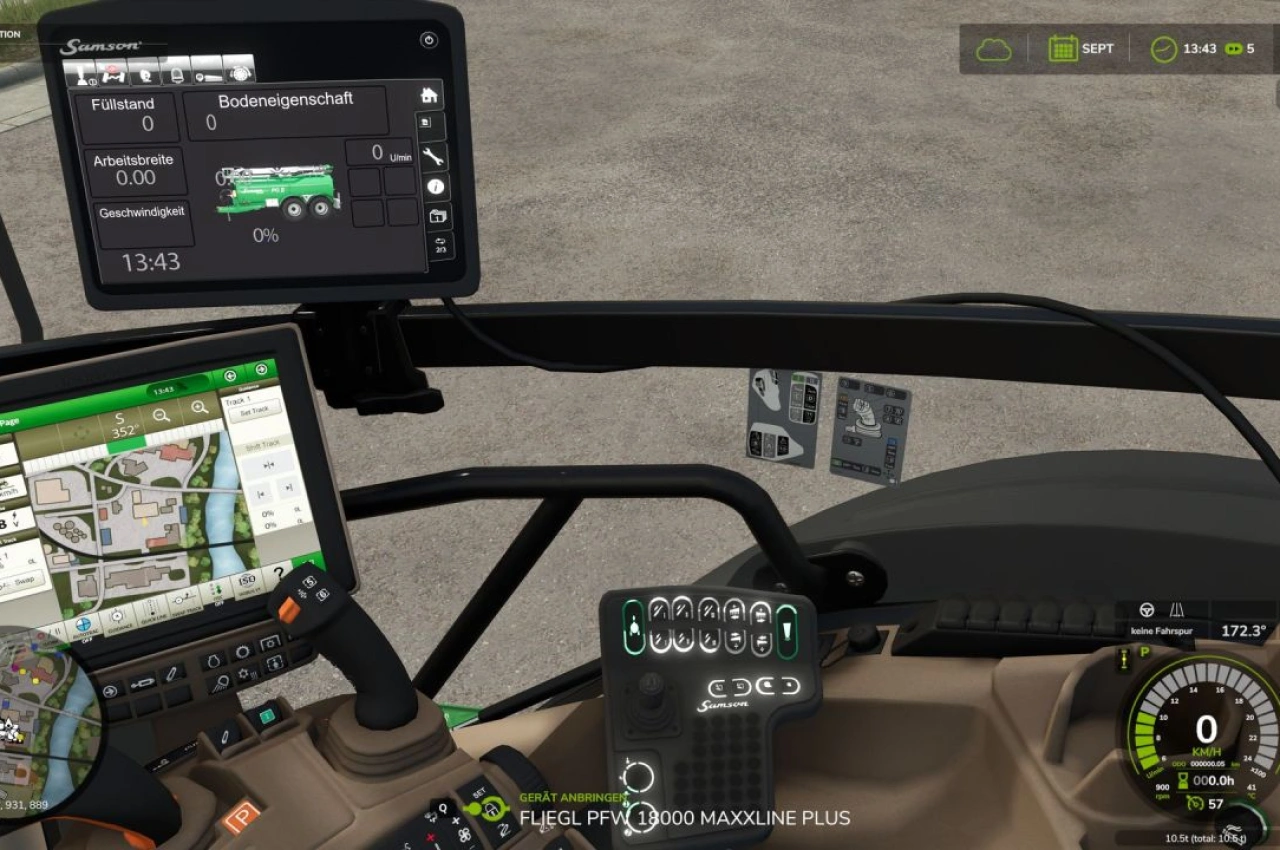
Task: Select the ISO icon on the GreenStar toolbar
Action: [x=248, y=580]
